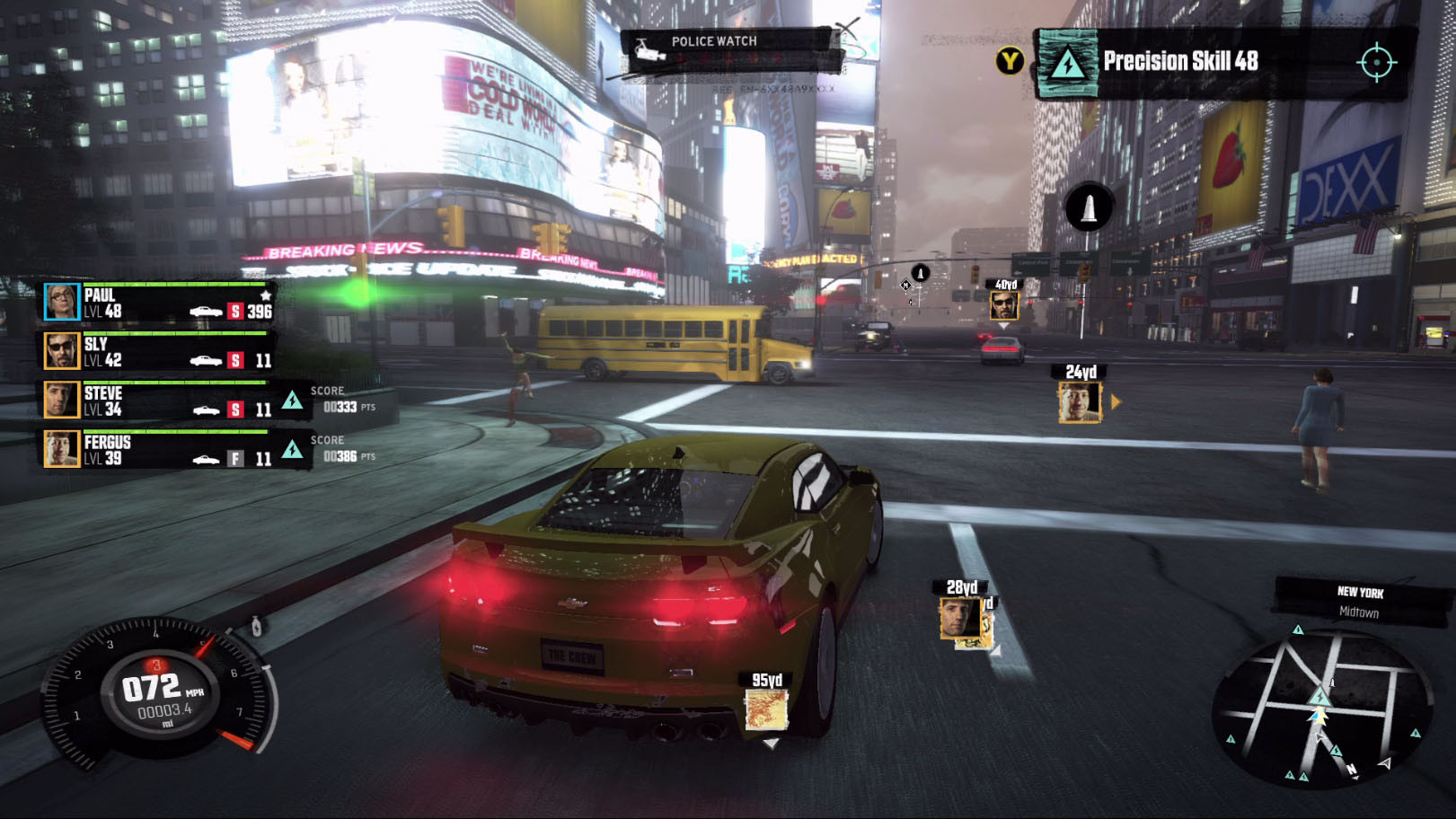Click the Precision Skill 48 notification label
This screenshot has height=819, width=1456.
(x=1181, y=61)
